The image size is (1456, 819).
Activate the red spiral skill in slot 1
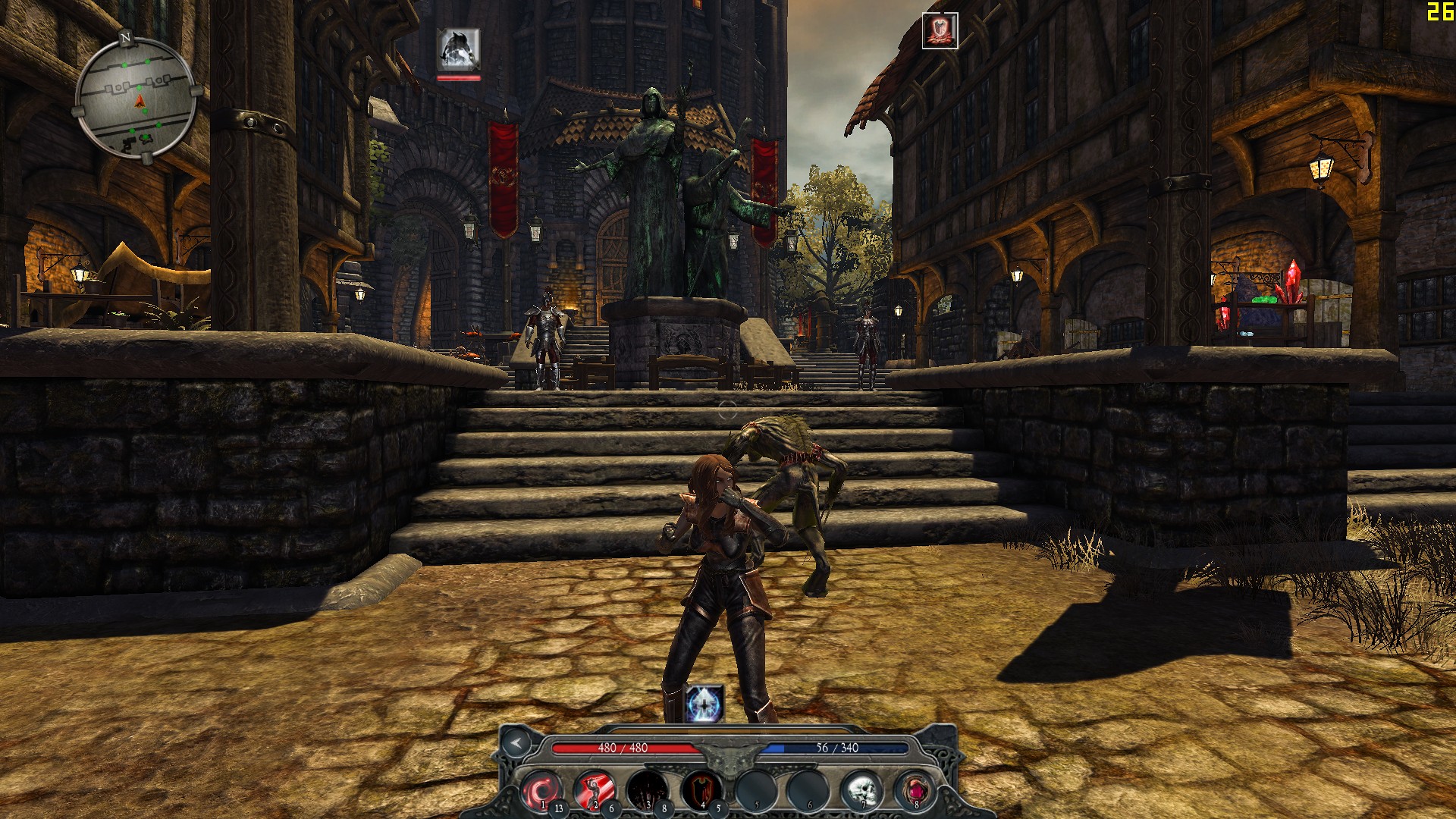pos(540,790)
